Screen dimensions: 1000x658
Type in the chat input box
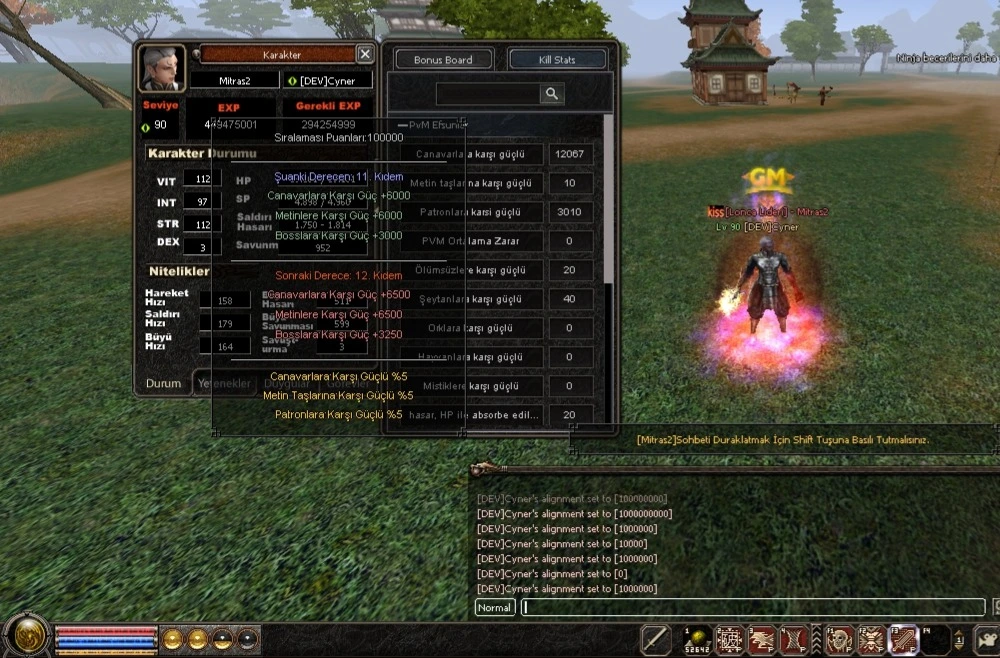pos(752,607)
